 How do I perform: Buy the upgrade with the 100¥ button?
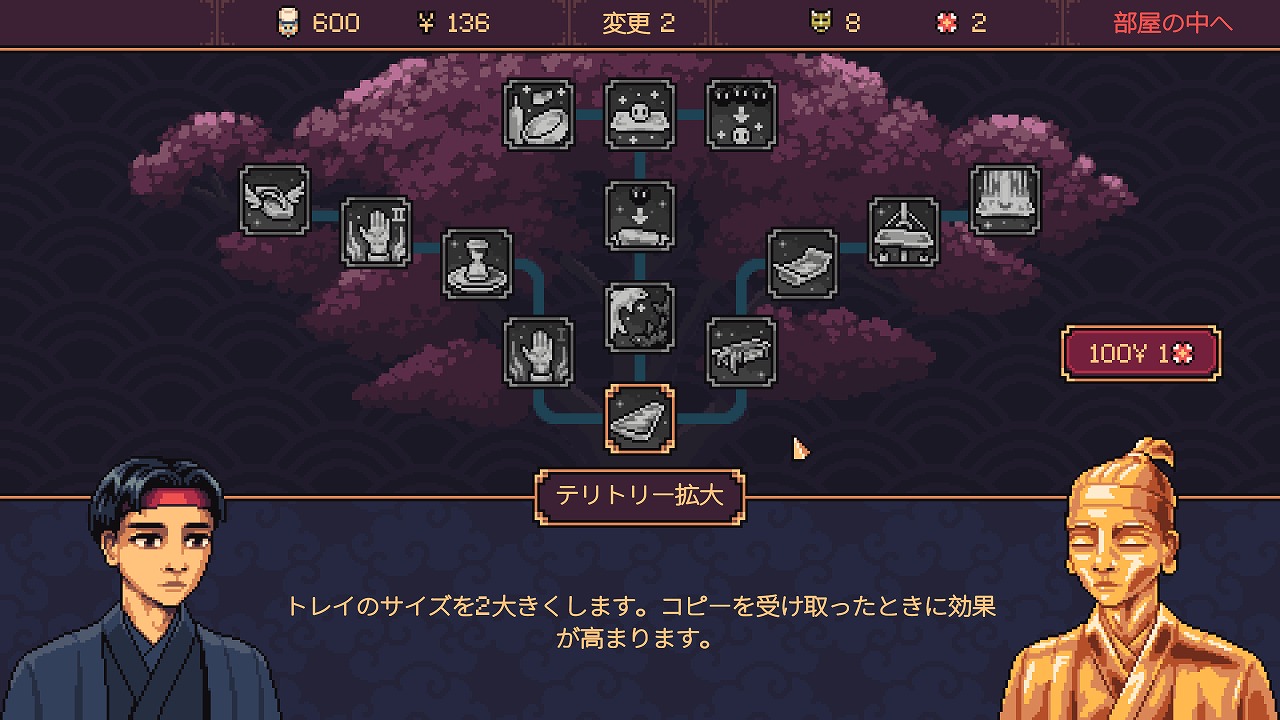(1141, 353)
